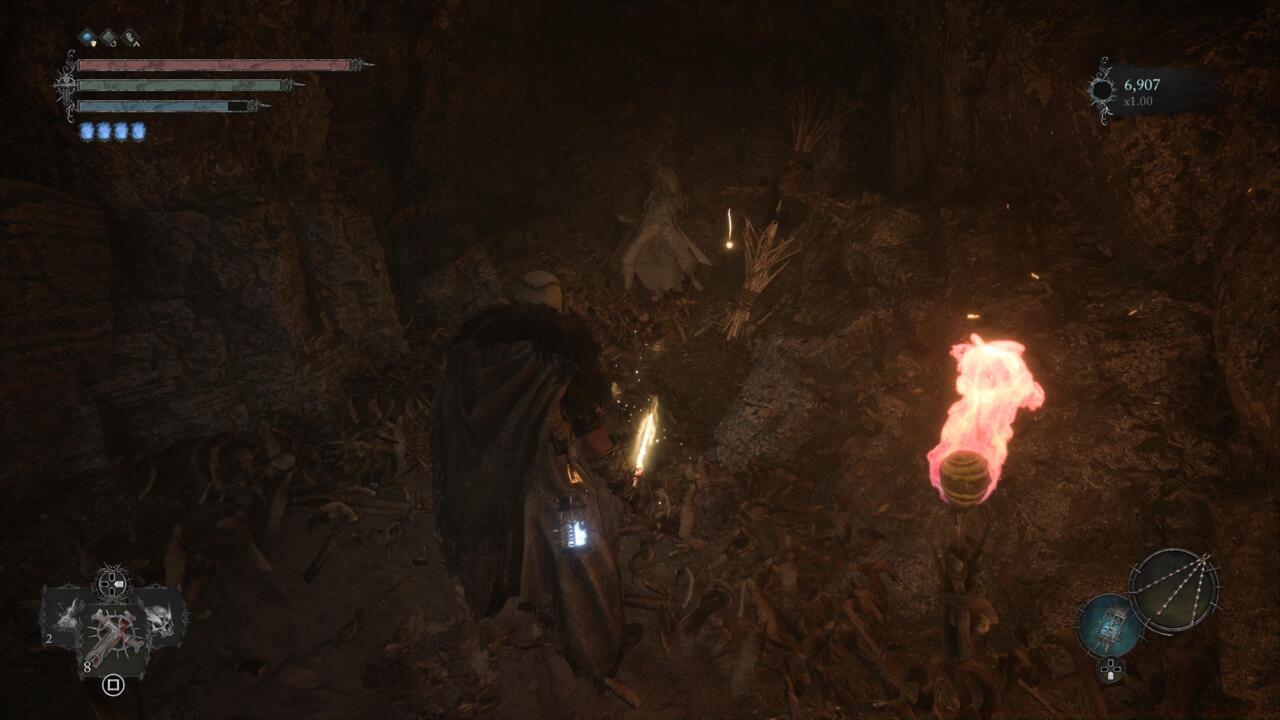Click the middle quick-slot icon near the health bars
The width and height of the screenshot is (1280, 720).
point(107,38)
